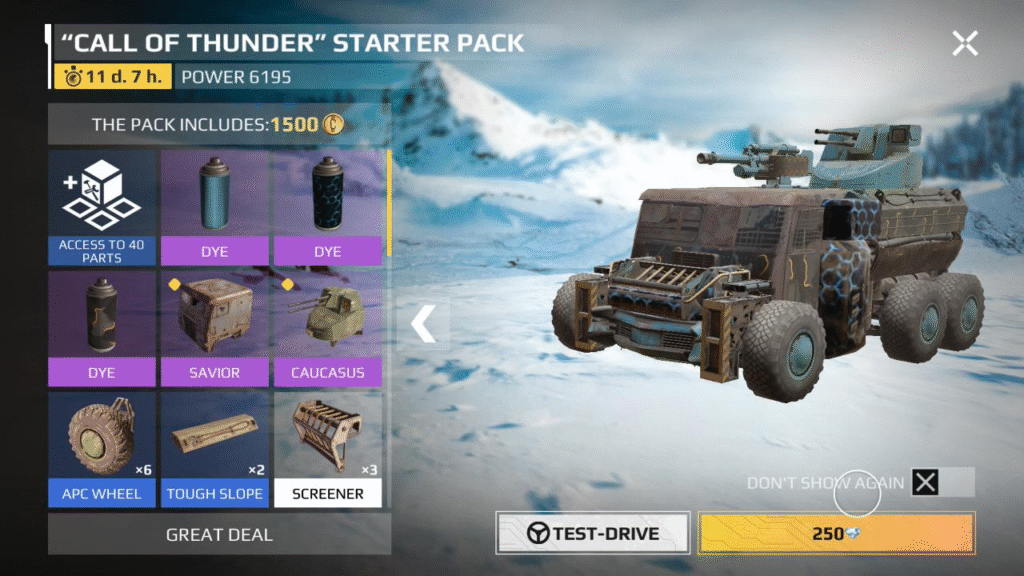Click the Great Deal banner

click(219, 535)
